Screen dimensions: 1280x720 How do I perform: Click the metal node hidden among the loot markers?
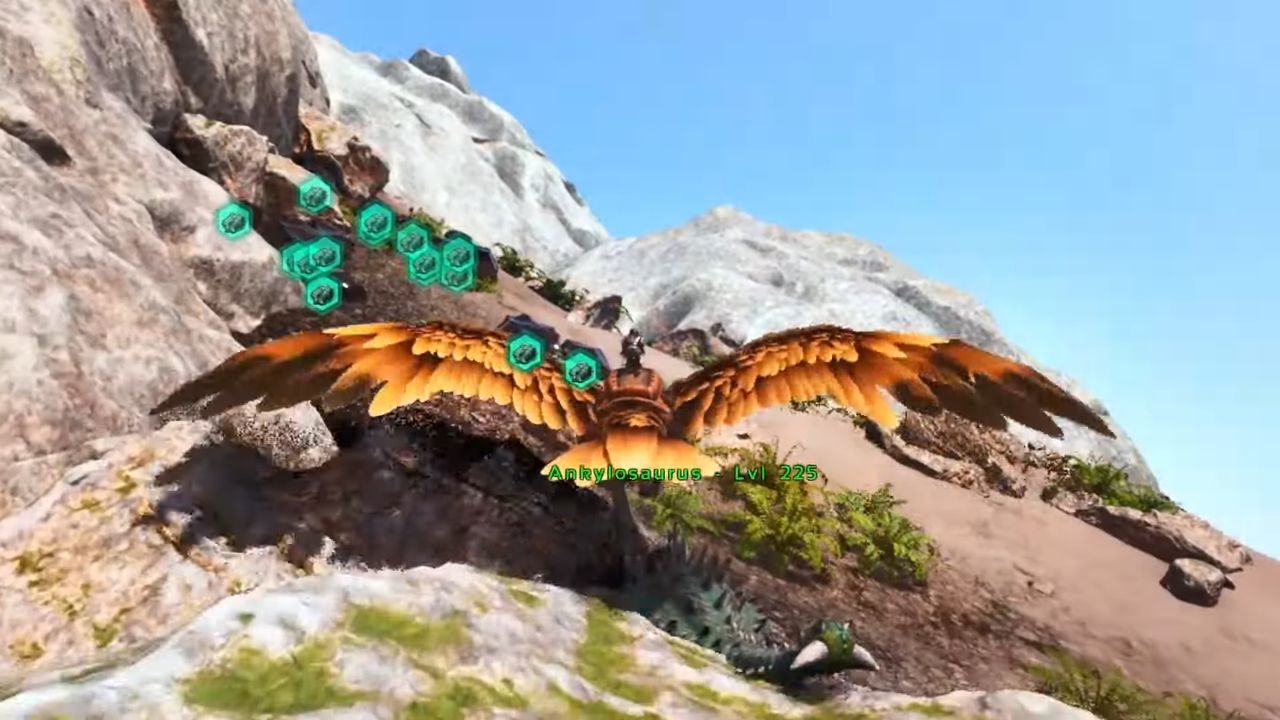point(487,260)
